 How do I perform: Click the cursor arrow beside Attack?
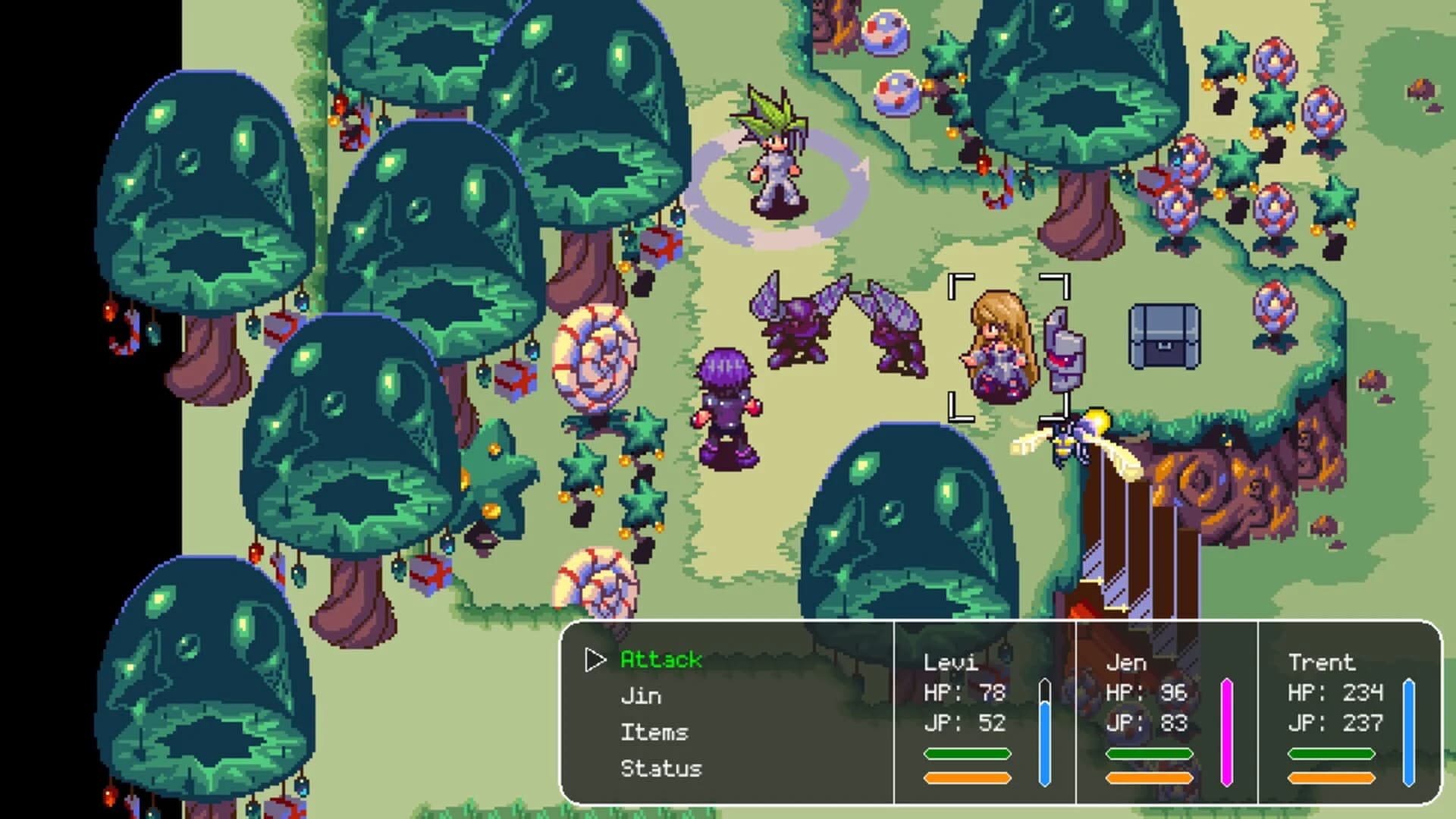point(594,661)
